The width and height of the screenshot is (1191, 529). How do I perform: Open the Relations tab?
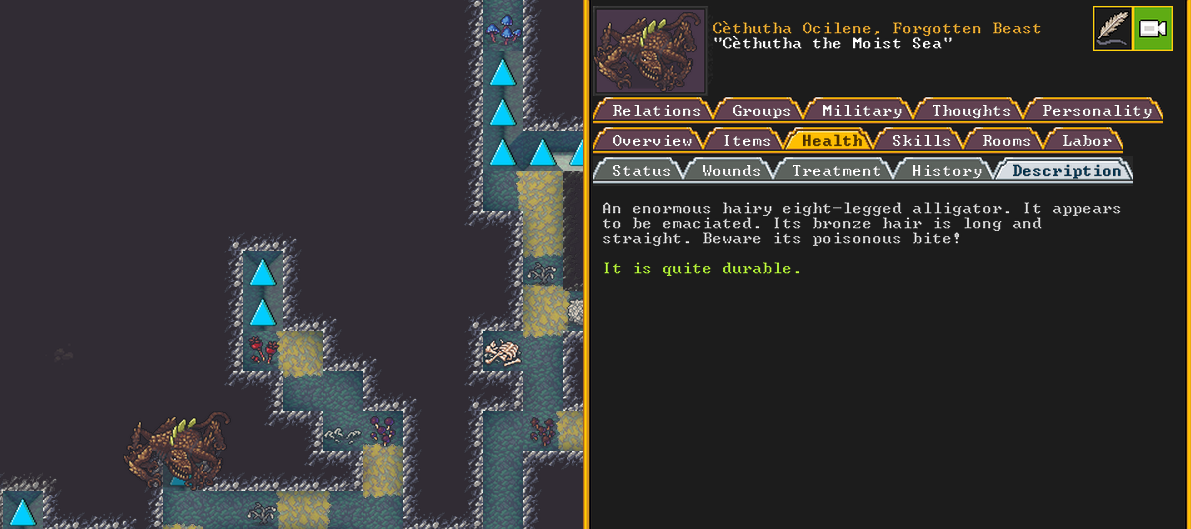click(656, 111)
